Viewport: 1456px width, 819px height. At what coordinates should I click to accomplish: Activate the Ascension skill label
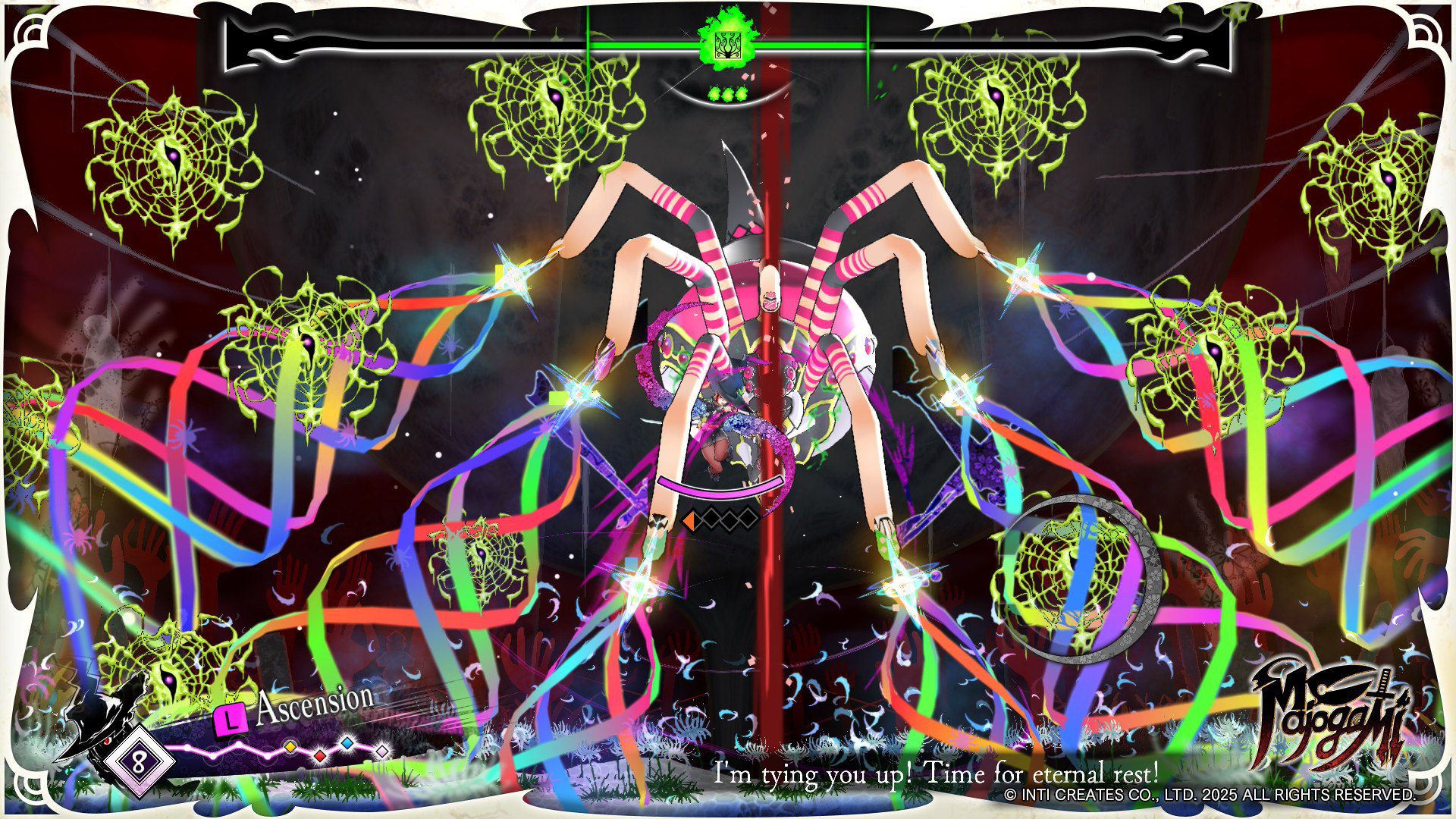(314, 705)
